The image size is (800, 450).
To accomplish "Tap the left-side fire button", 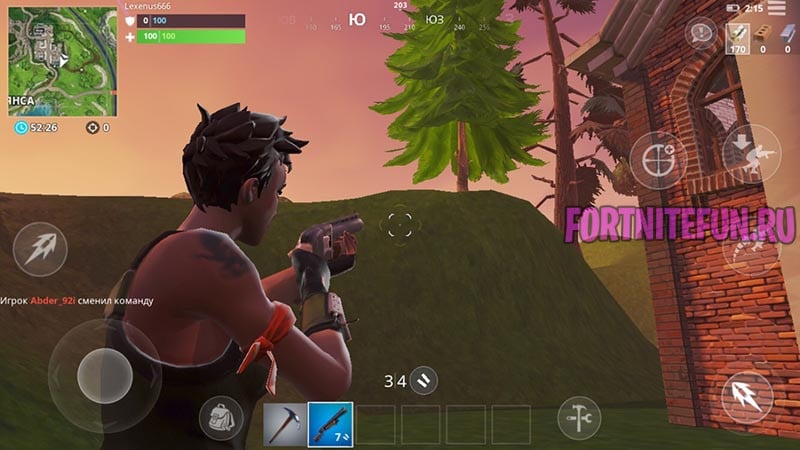I will [40, 249].
